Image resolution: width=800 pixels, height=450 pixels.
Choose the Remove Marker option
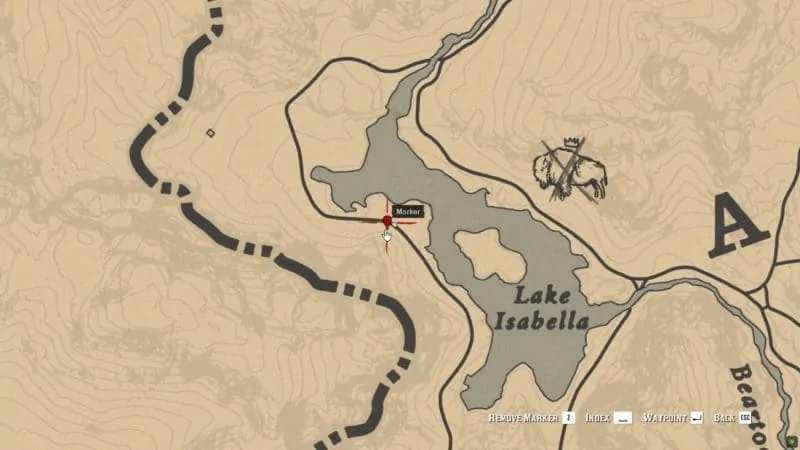[530, 417]
